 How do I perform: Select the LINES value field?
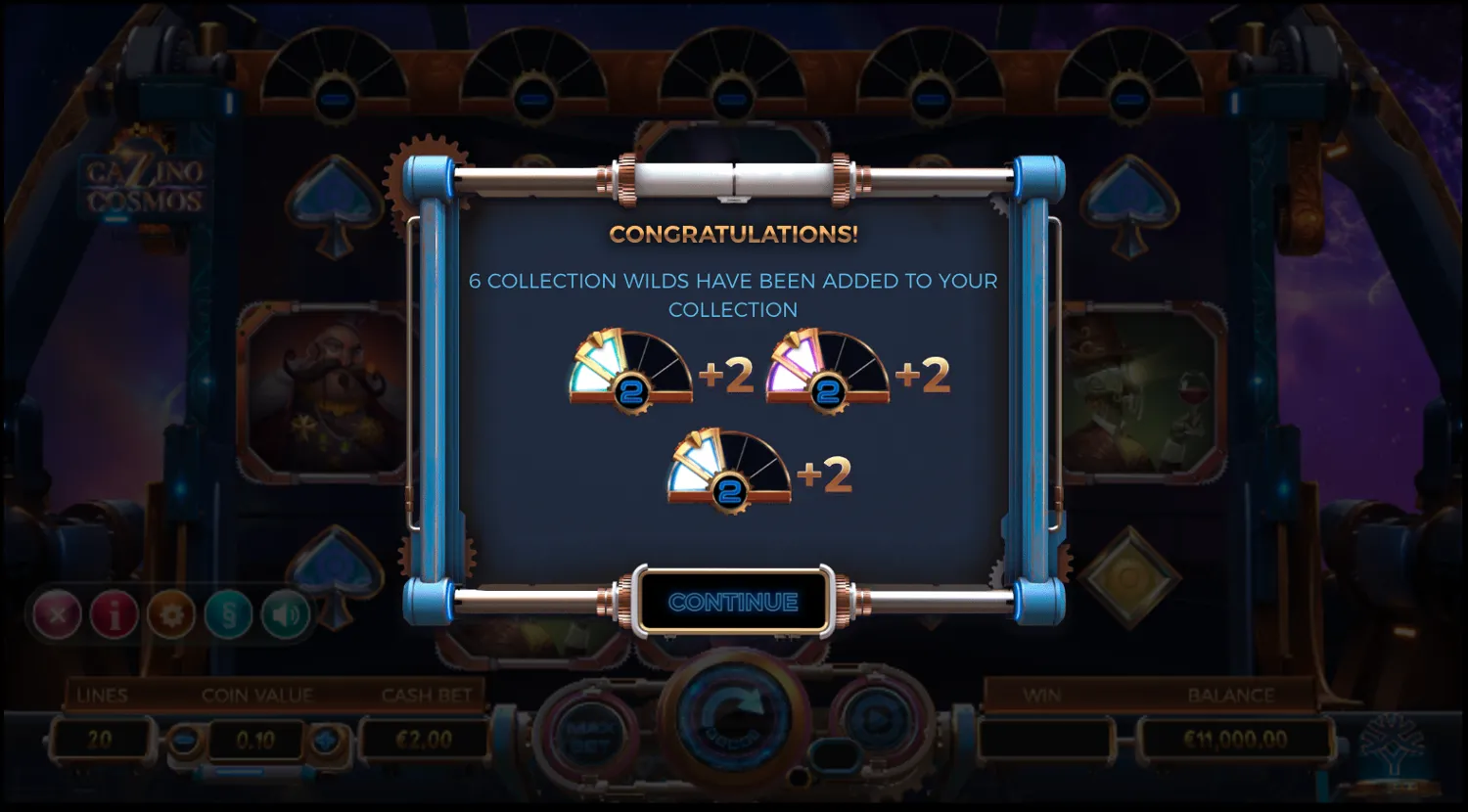pos(101,741)
